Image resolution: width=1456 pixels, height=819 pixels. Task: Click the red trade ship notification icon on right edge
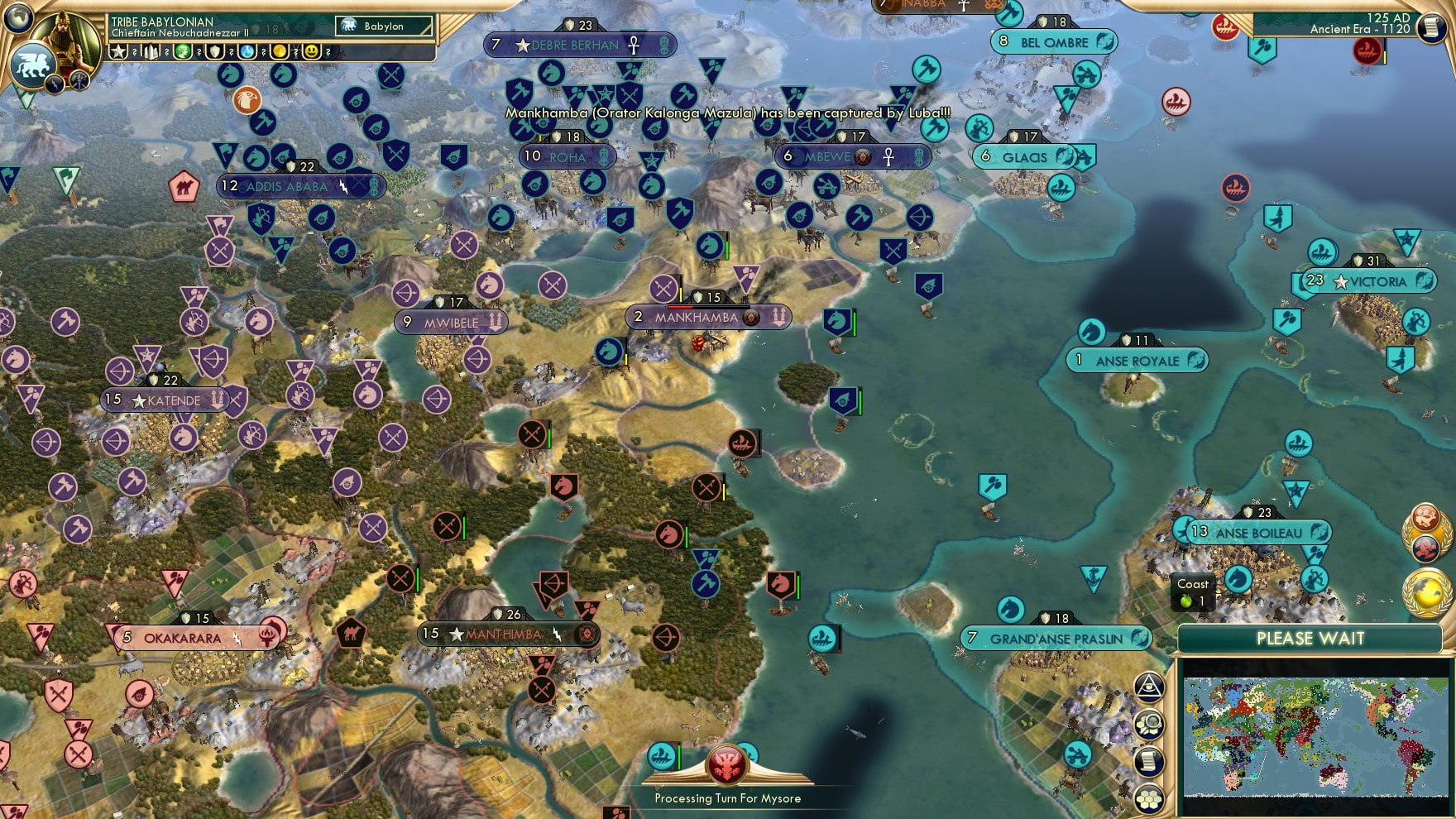1367,51
